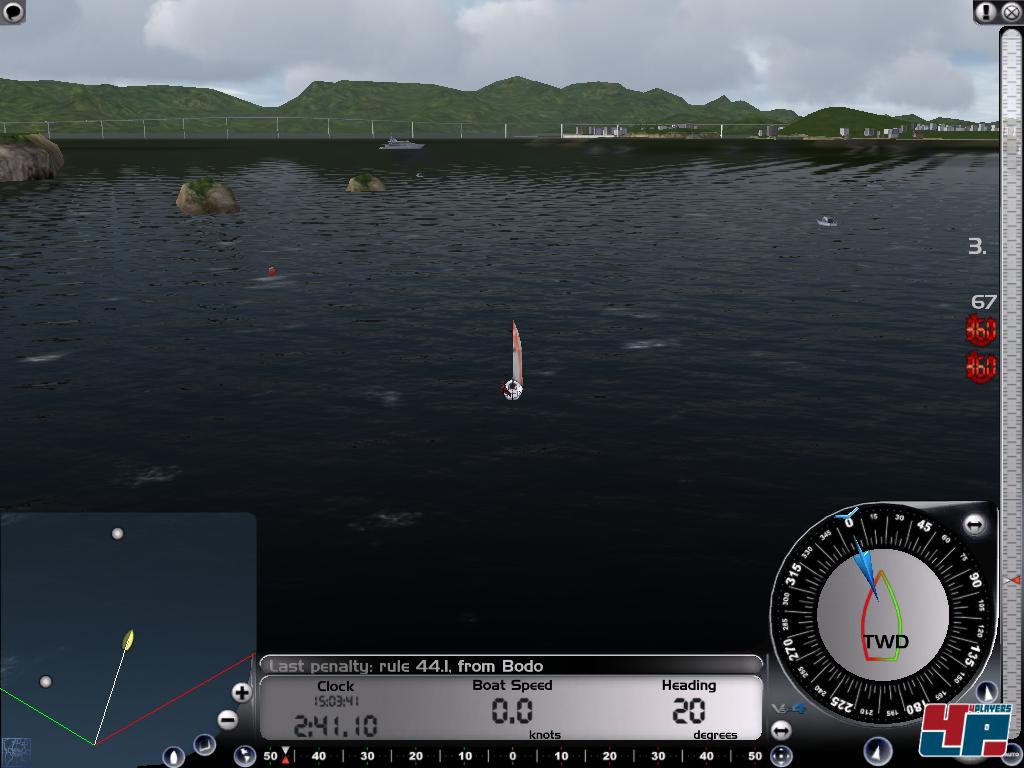Click the last penalty message bar

point(510,665)
